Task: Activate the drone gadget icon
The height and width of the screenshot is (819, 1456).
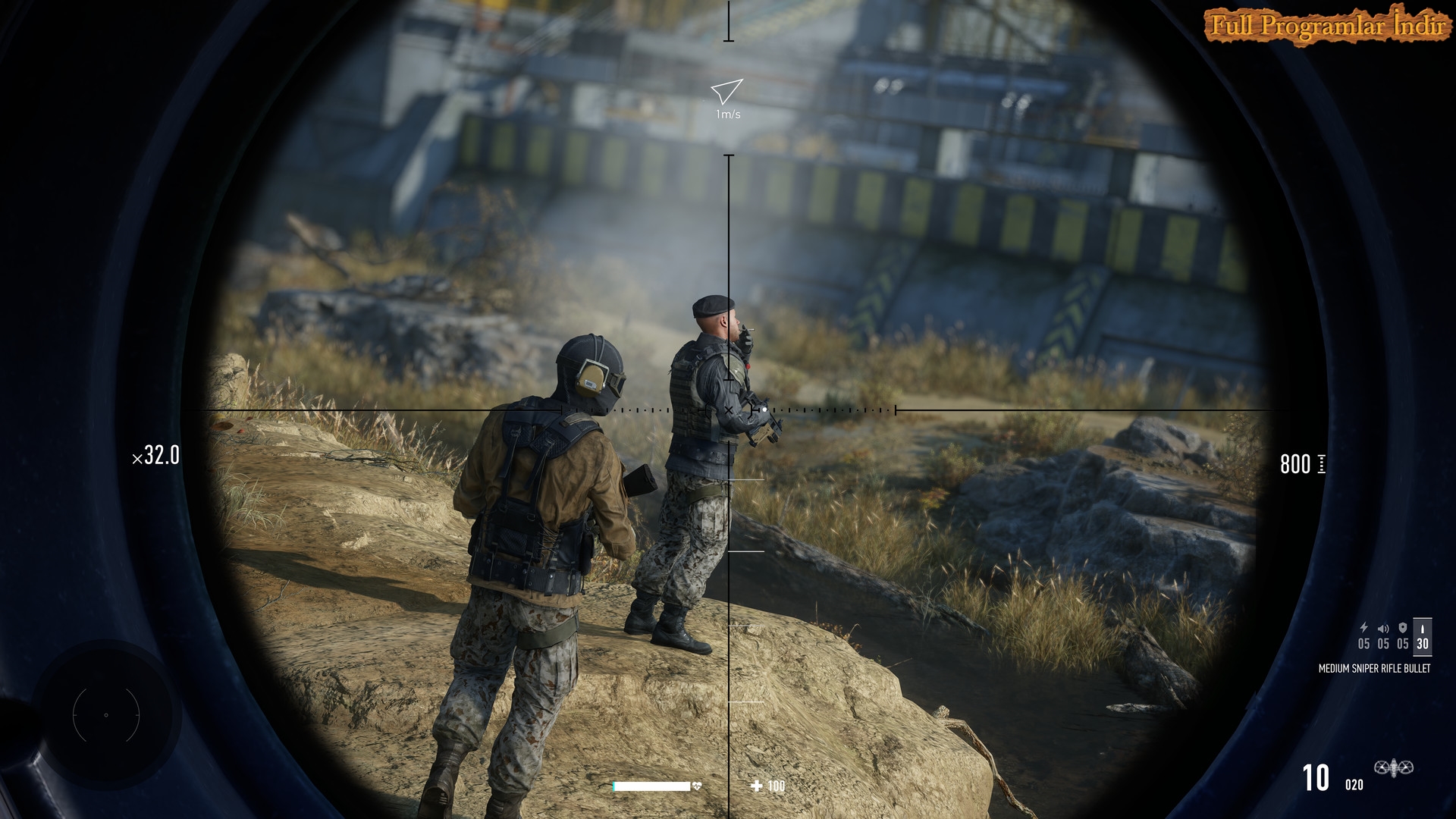Action: coord(1393,769)
